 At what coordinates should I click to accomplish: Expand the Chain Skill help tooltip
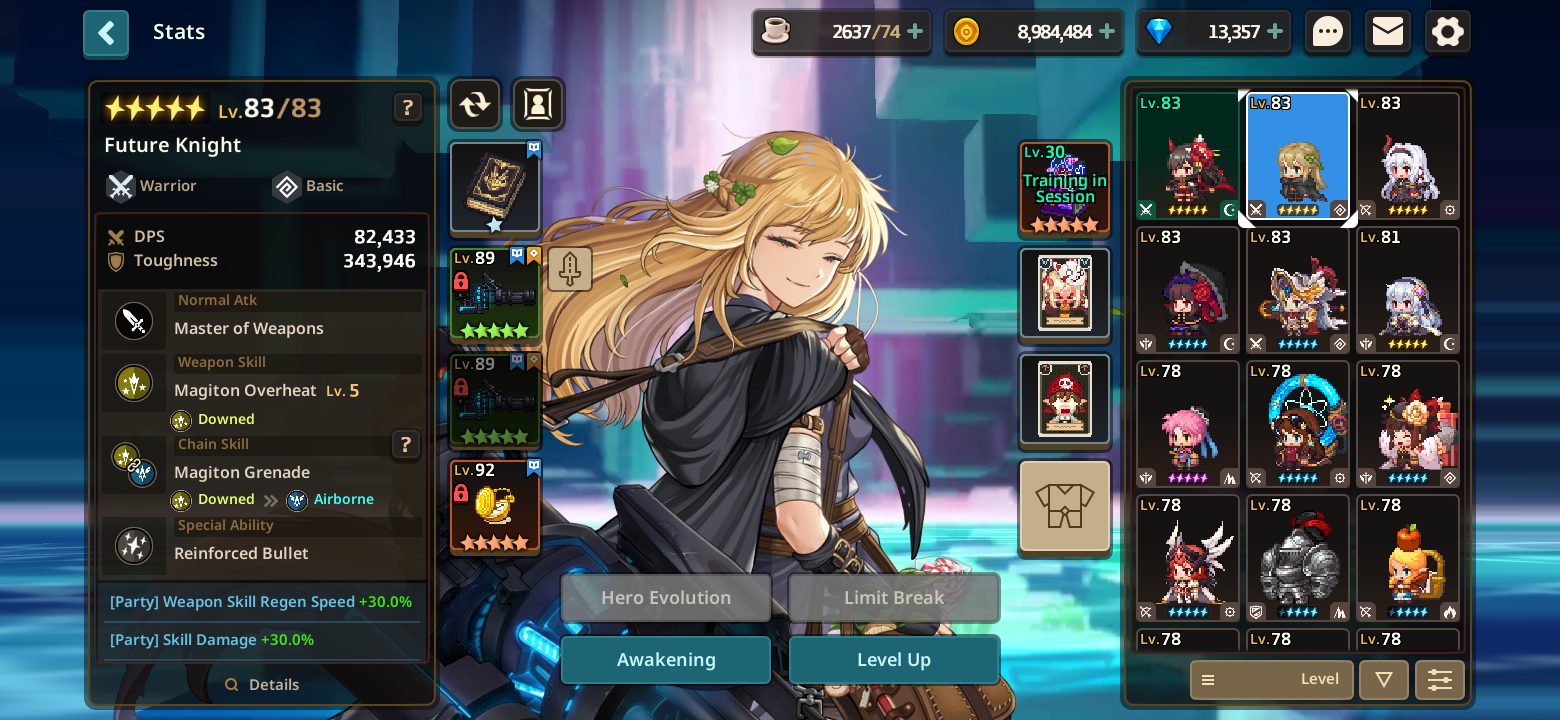pyautogui.click(x=406, y=445)
